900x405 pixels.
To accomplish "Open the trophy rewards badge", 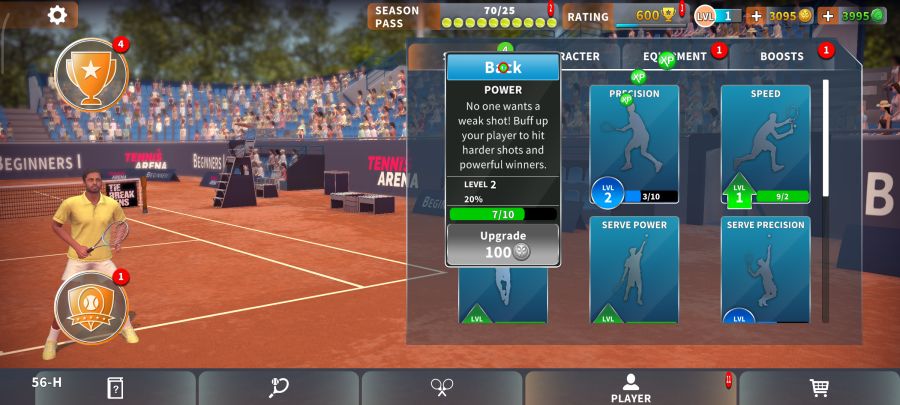I will pos(91,74).
